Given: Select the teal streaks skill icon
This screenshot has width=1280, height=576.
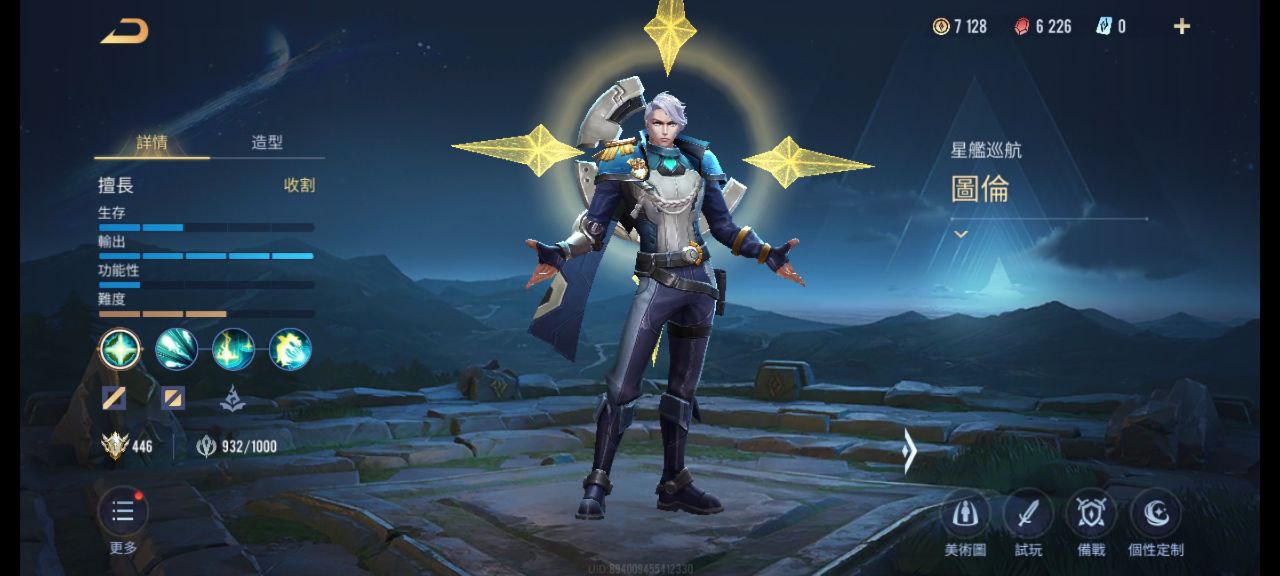Looking at the screenshot, I should coord(176,349).
